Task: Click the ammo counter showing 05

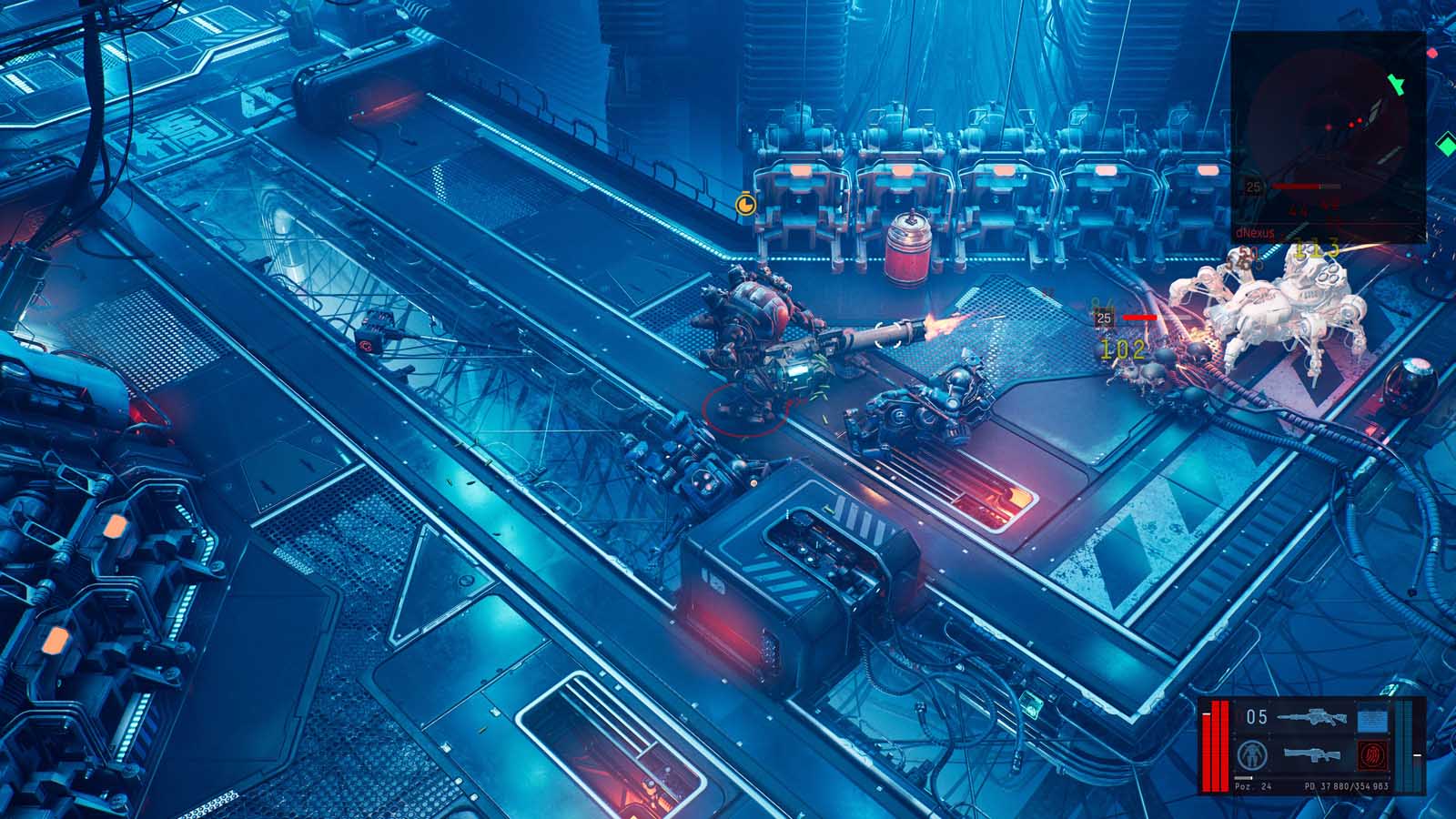Action: tap(1257, 716)
